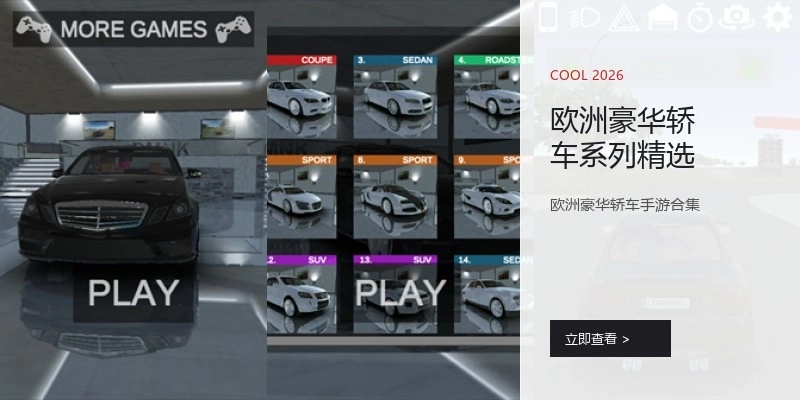Open the 欧洲豪华轿车系列精选 headline
This screenshot has width=800, height=400.
point(623,138)
